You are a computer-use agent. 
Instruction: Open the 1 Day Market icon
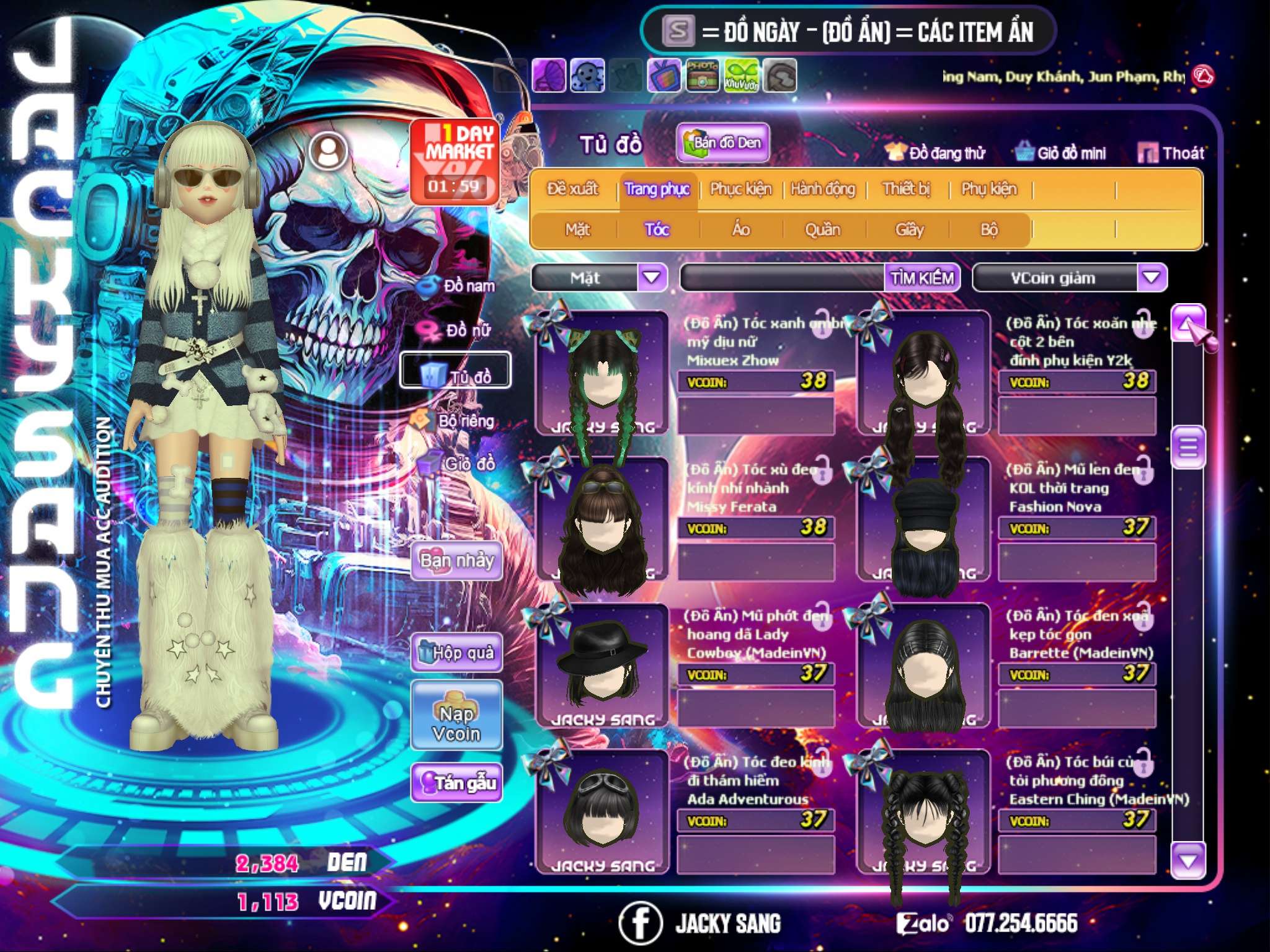click(x=455, y=162)
